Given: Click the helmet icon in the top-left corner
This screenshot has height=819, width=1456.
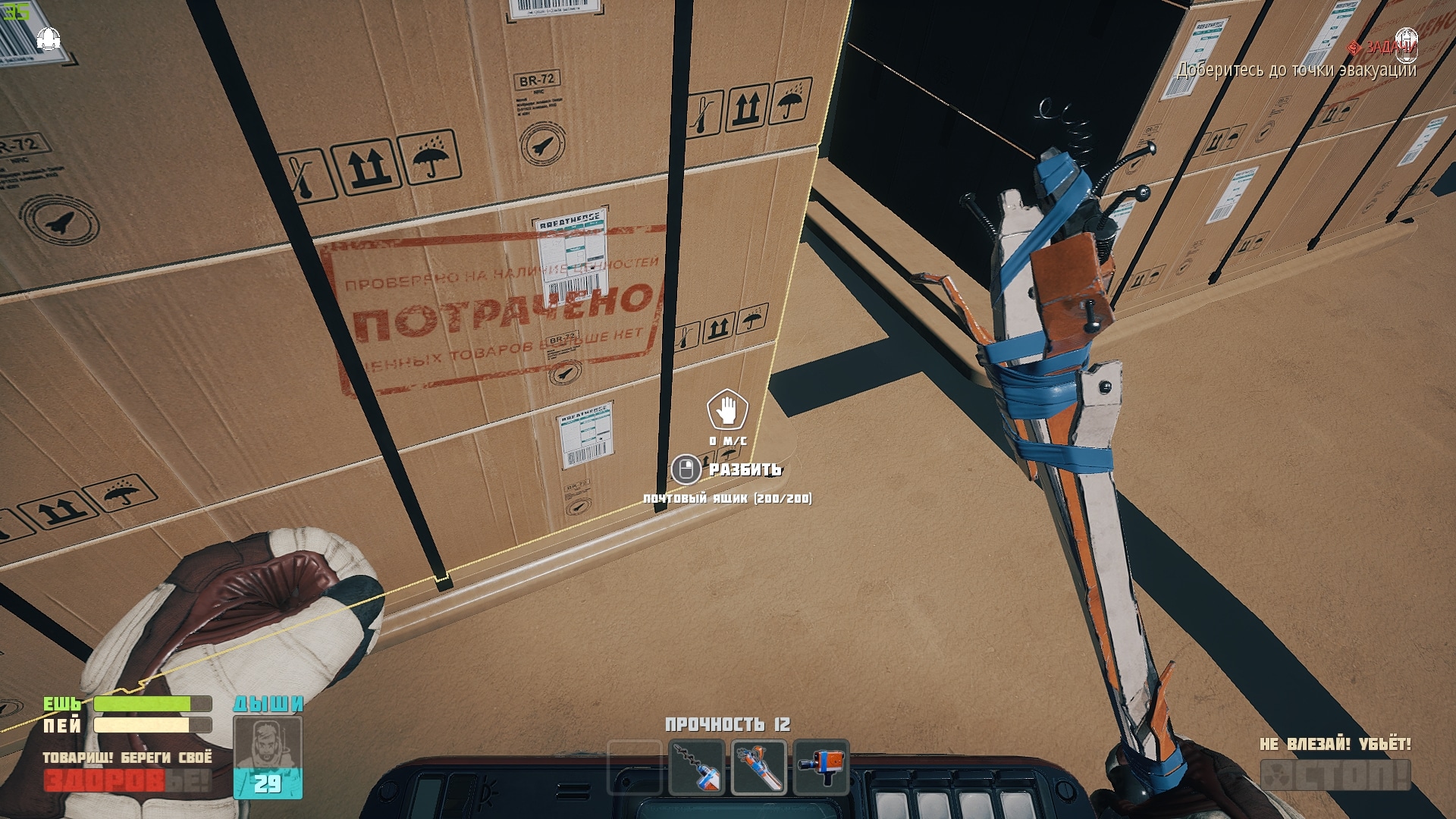Looking at the screenshot, I should [47, 39].
